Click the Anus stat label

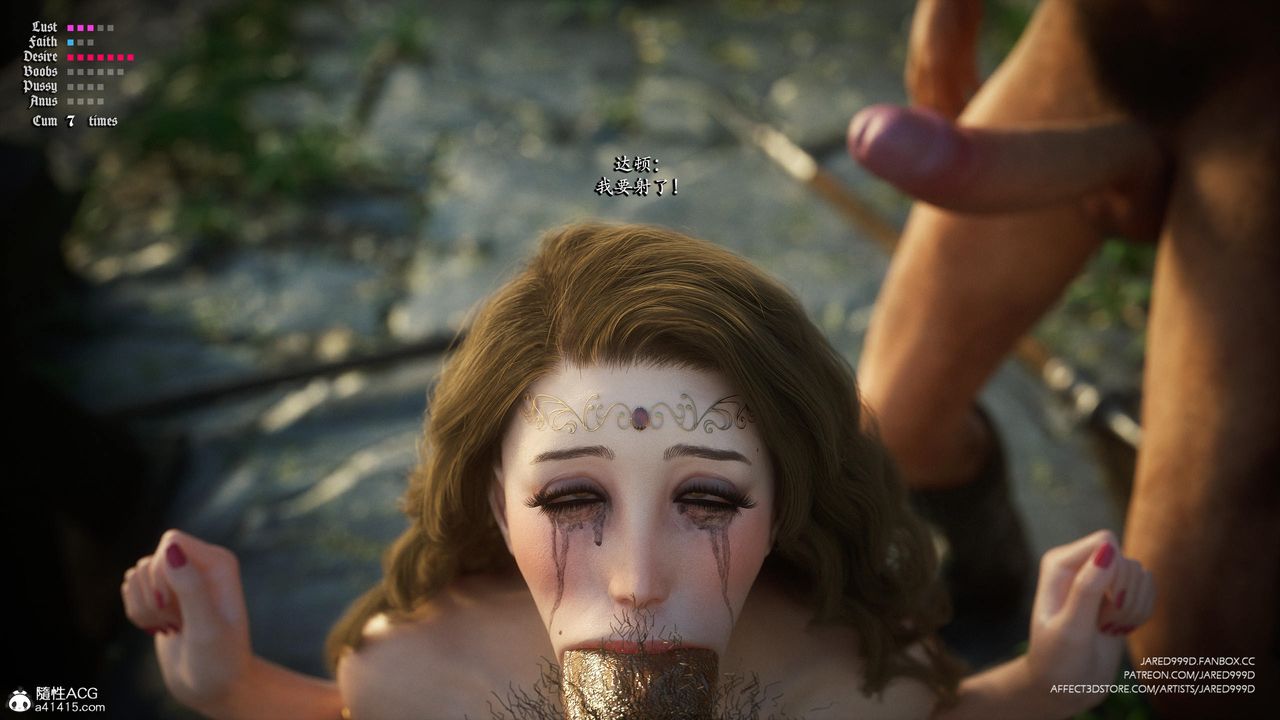(x=44, y=101)
